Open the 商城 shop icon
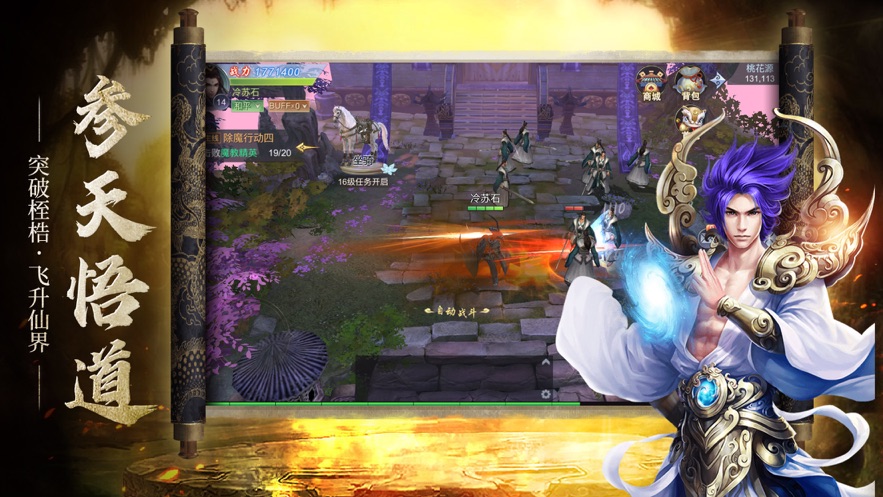The width and height of the screenshot is (883, 497). coord(654,83)
